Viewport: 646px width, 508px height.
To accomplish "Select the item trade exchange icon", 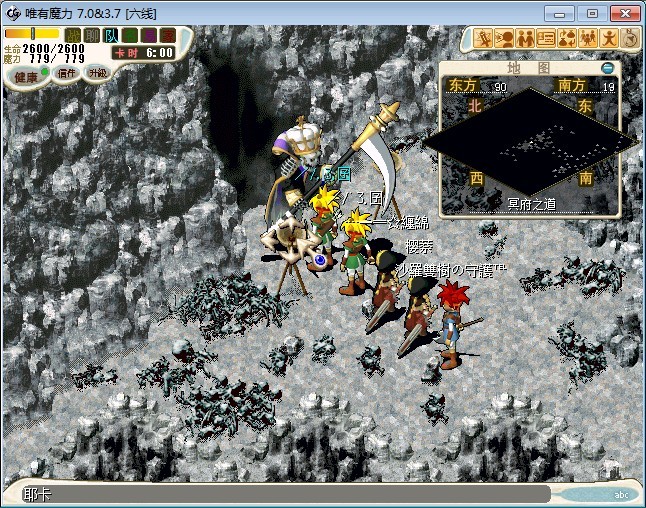I will pyautogui.click(x=566, y=39).
